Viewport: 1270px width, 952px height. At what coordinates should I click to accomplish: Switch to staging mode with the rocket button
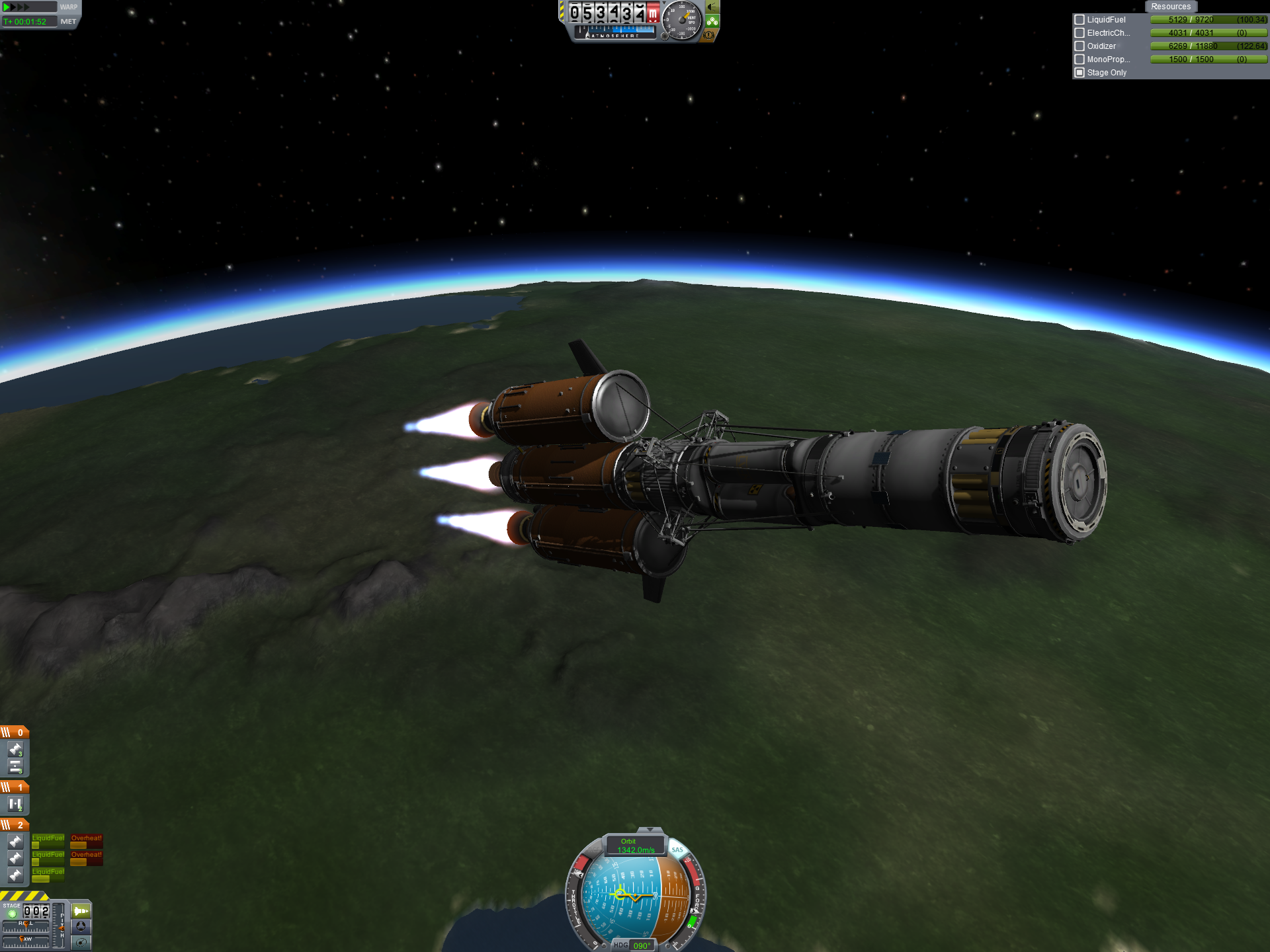[81, 911]
